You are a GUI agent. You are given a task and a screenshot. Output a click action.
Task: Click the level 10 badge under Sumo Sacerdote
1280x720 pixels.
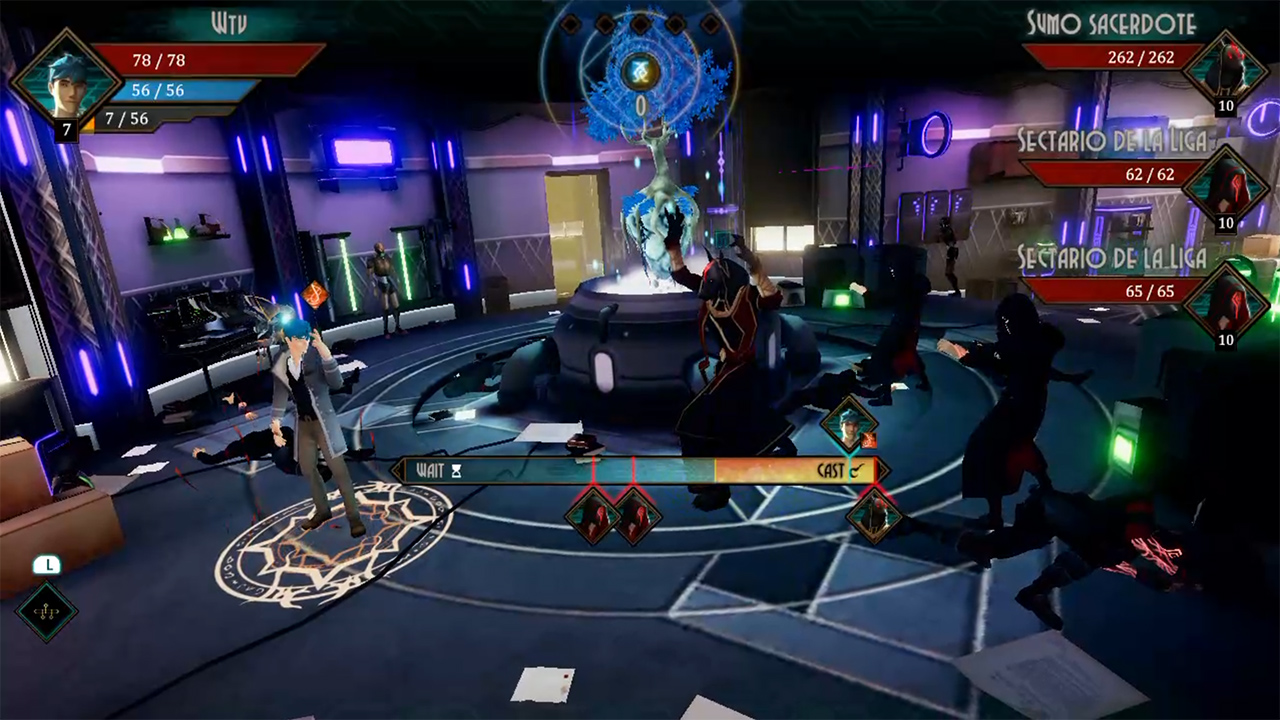point(1225,106)
